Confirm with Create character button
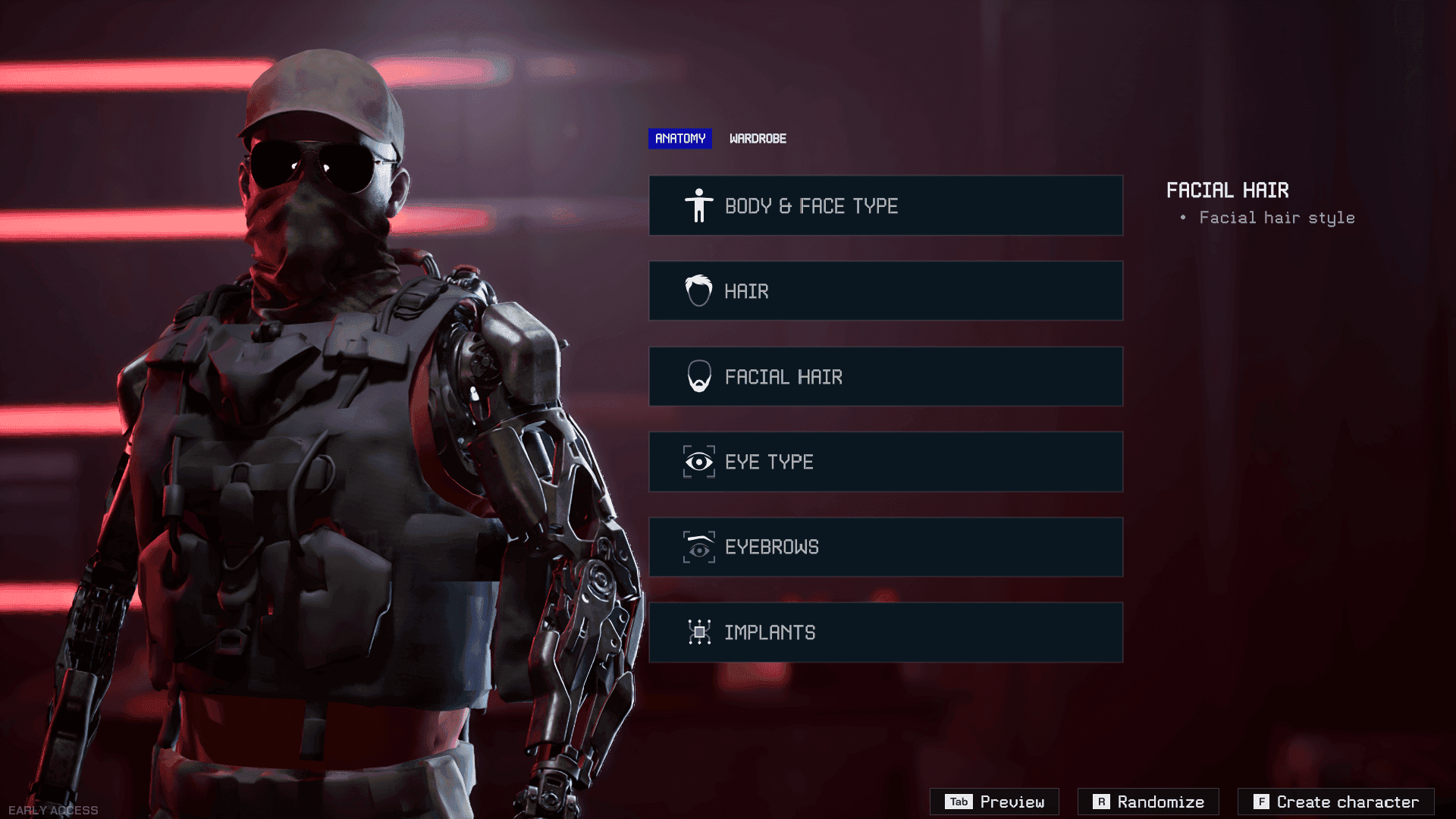This screenshot has height=819, width=1456. tap(1335, 802)
